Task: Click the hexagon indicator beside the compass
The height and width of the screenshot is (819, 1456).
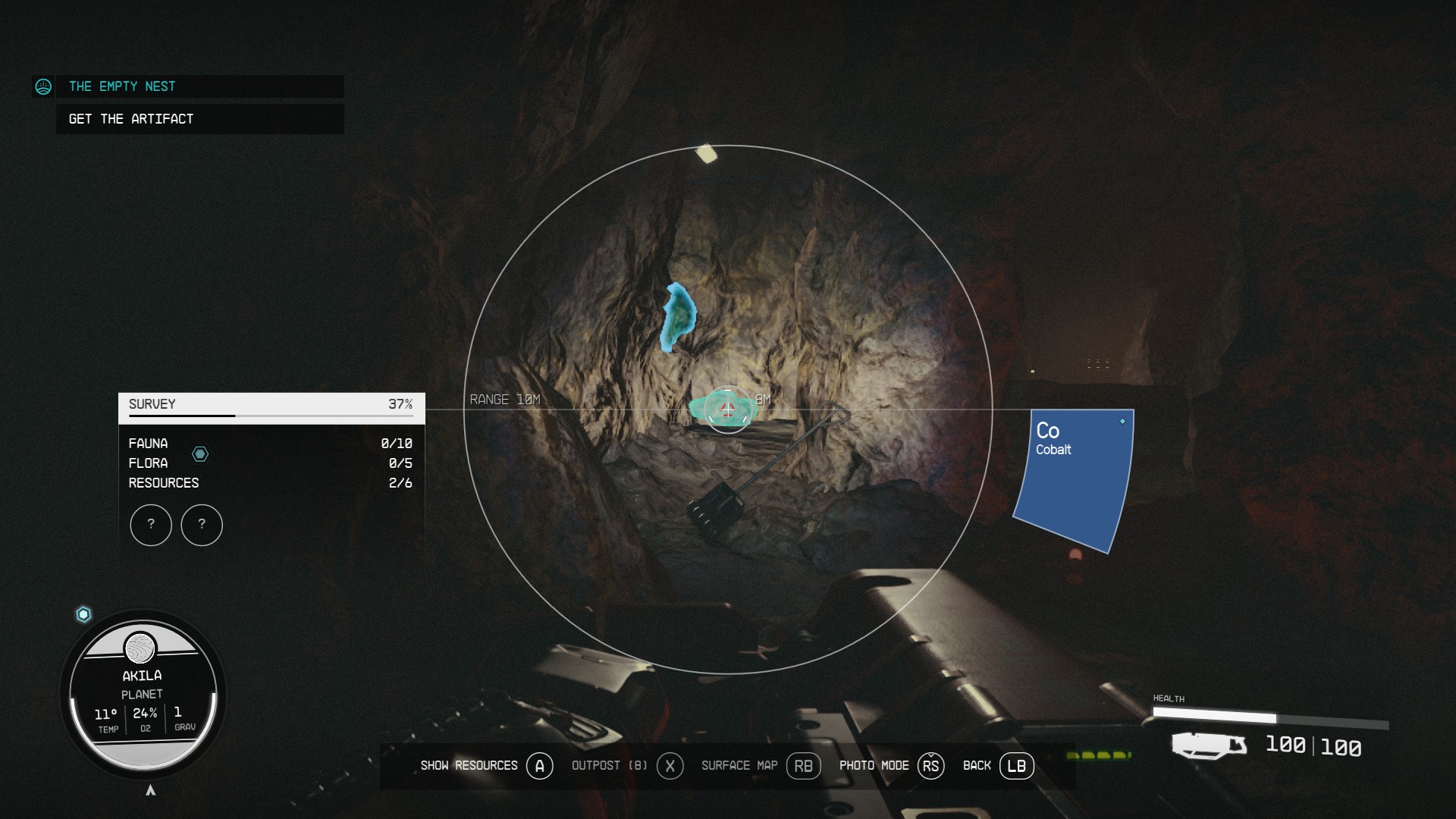Action: coord(82,614)
